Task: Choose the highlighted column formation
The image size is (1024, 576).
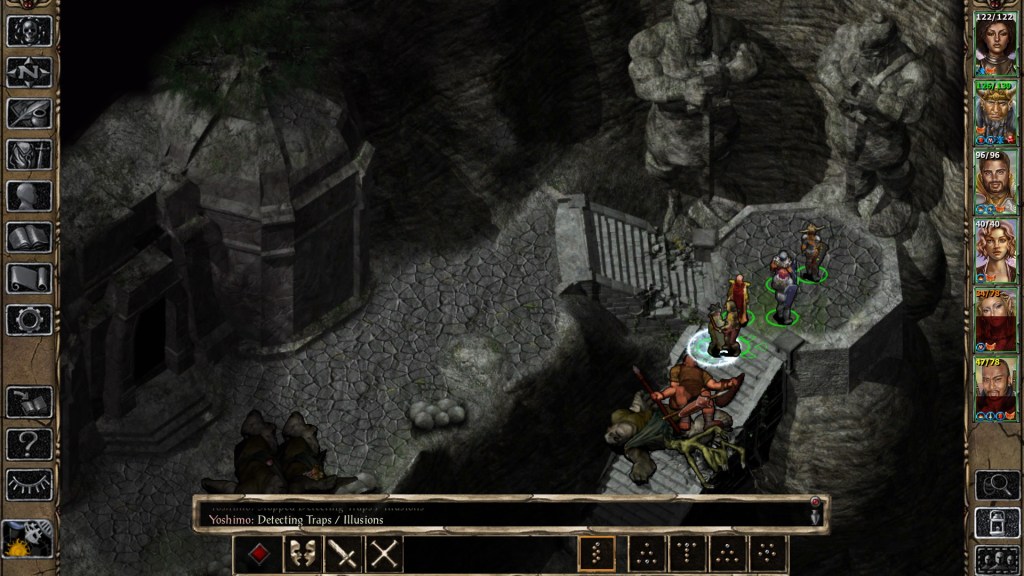Action: [x=597, y=553]
